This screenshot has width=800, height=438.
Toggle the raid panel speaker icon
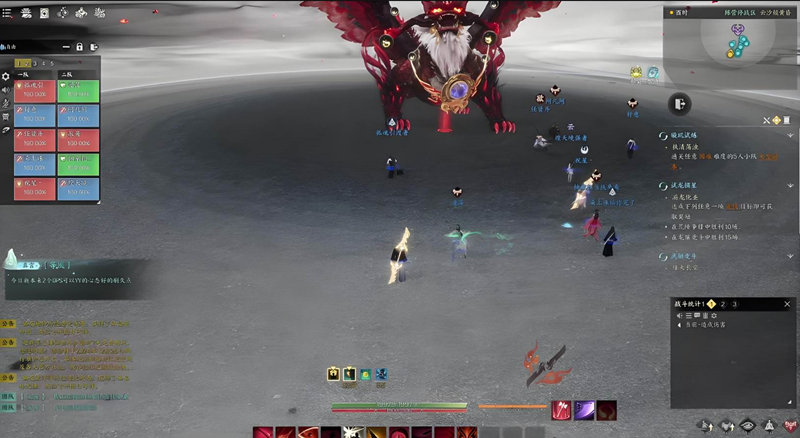coord(6,90)
